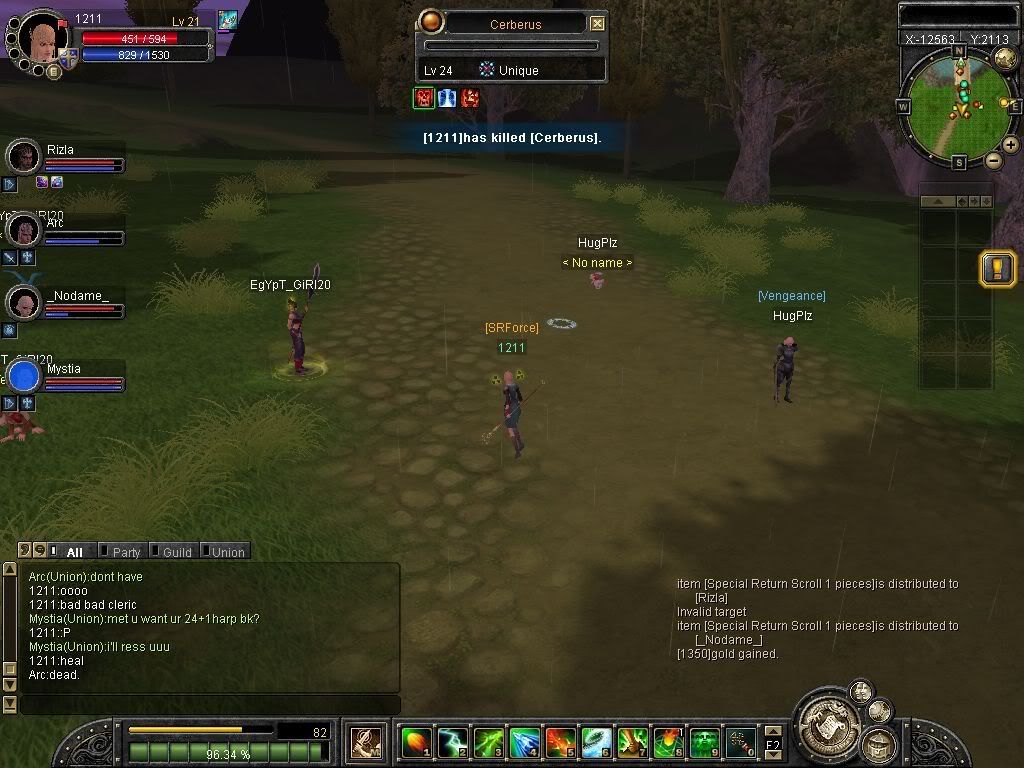Show the Union chat tab
Image resolution: width=1024 pixels, height=768 pixels.
[227, 552]
